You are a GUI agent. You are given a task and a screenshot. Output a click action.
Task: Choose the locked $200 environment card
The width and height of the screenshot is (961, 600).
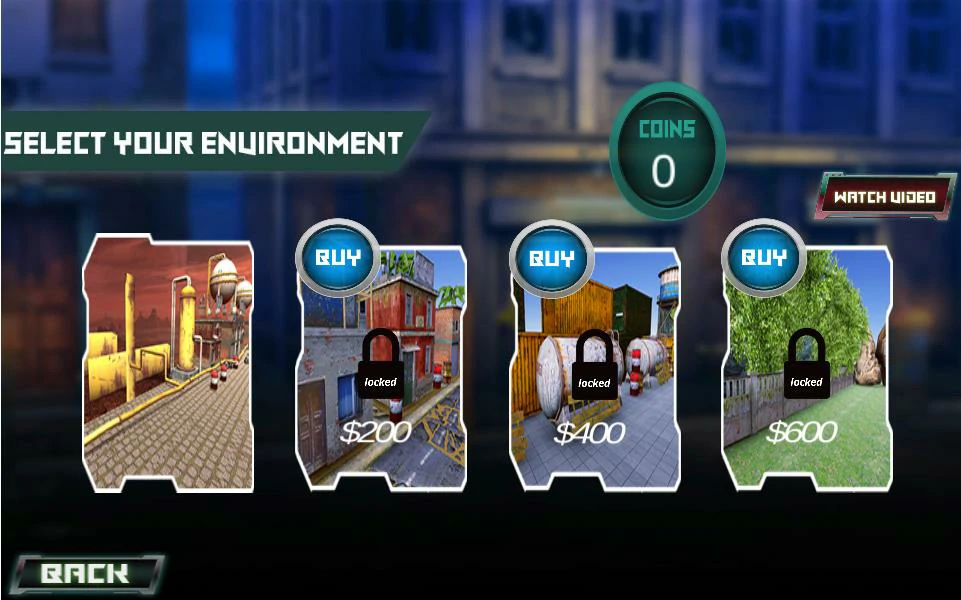point(382,390)
